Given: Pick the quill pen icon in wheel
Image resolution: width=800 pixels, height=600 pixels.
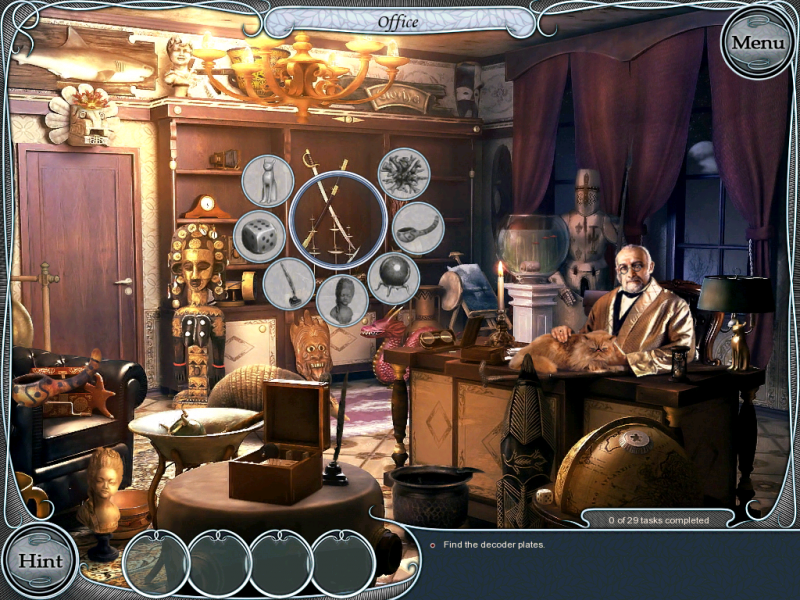Looking at the screenshot, I should [x=289, y=283].
